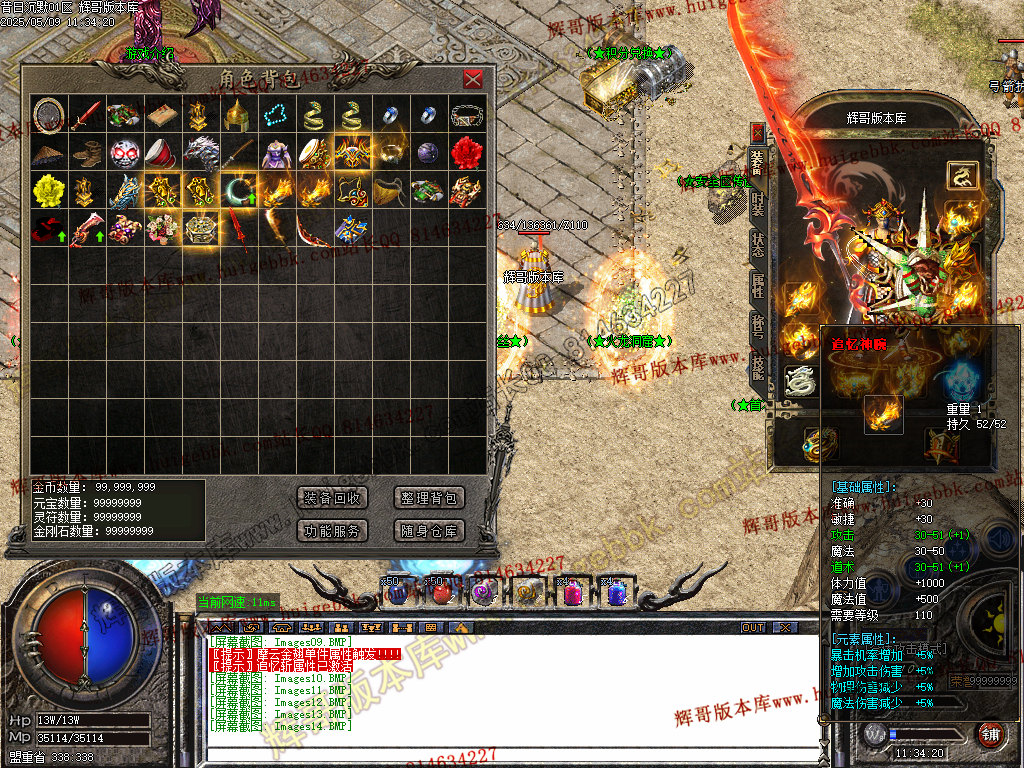Close the character backpack window
Image resolution: width=1024 pixels, height=768 pixels.
473,80
